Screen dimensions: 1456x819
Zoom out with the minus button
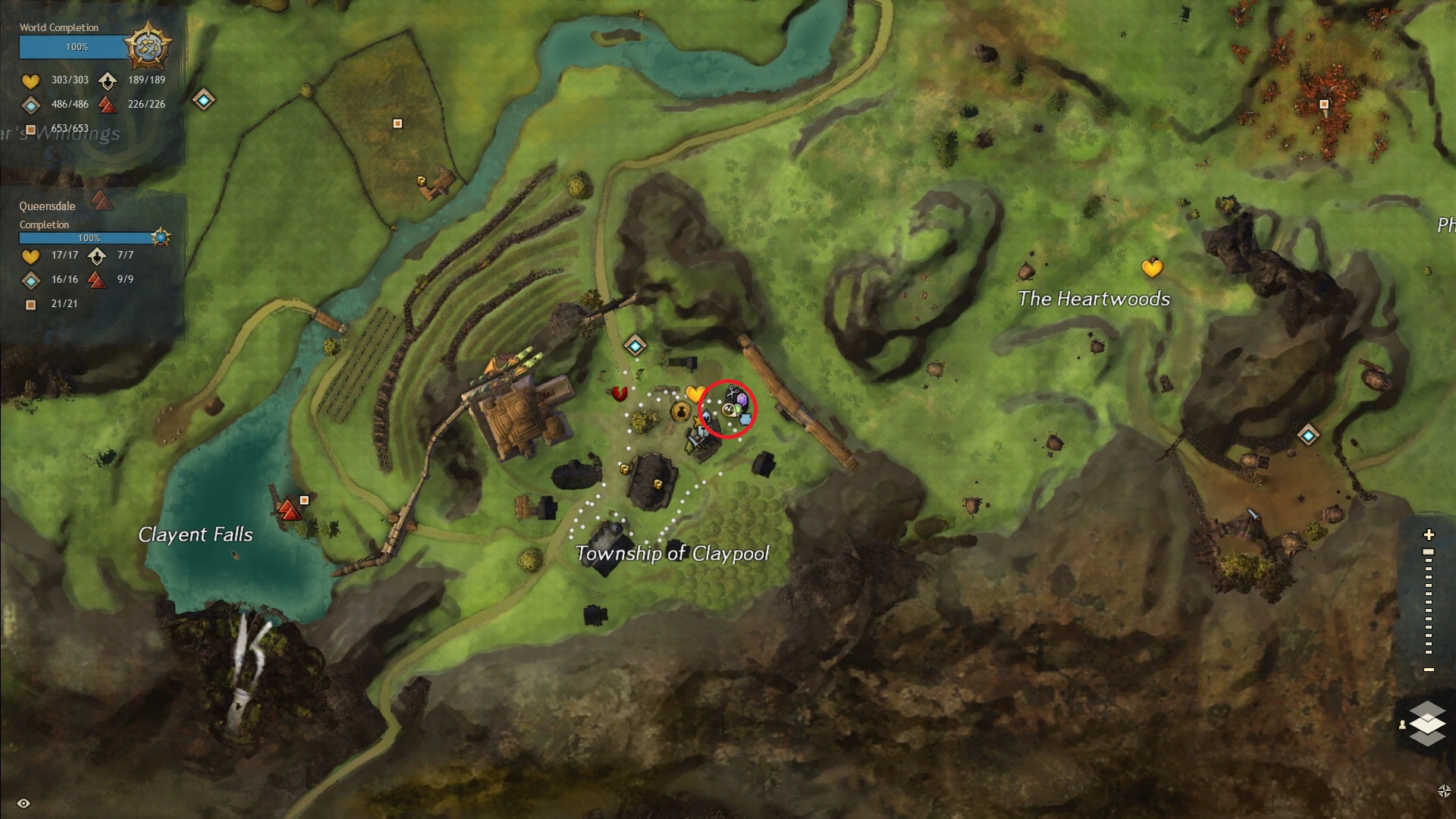(x=1429, y=670)
